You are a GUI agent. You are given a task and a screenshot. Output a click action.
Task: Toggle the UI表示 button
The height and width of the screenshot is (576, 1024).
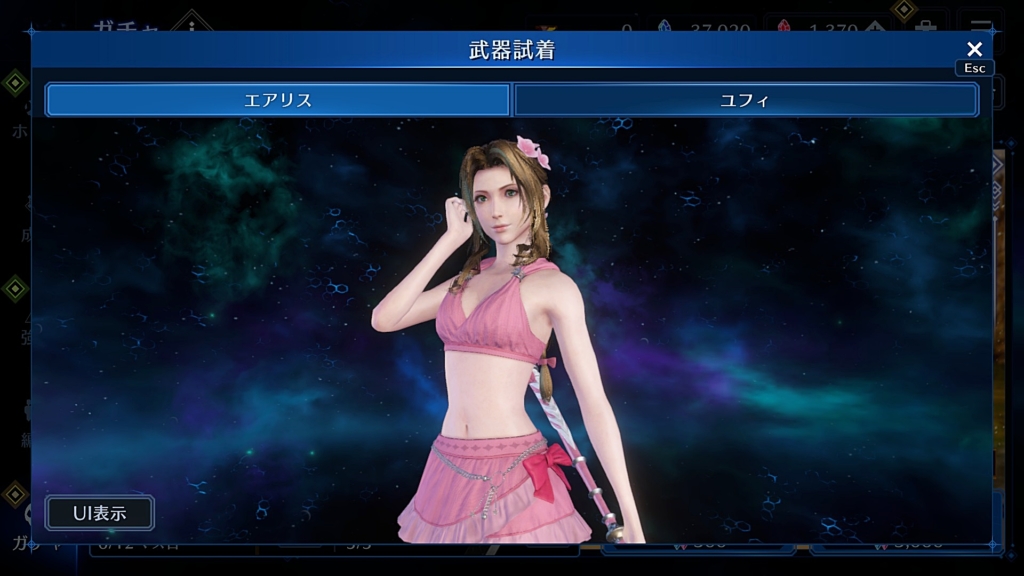click(100, 513)
